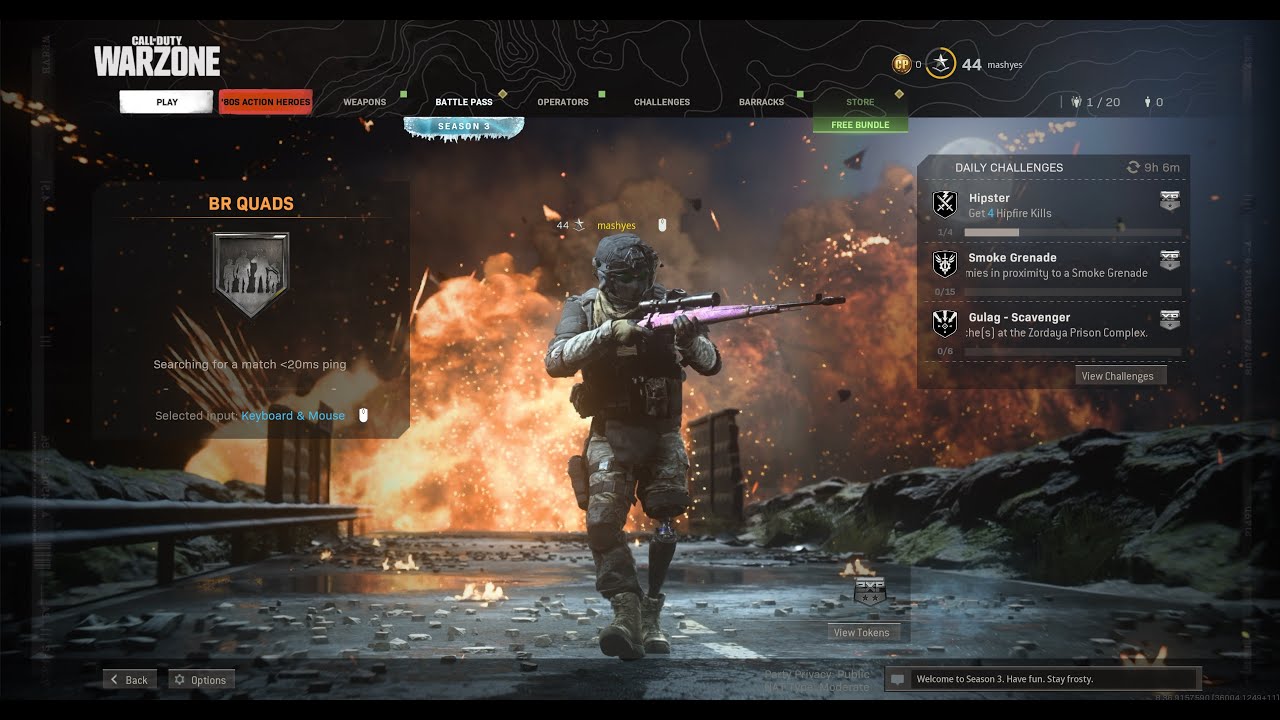Switch to the Battle Pass tab
This screenshot has height=720, width=1280.
tap(463, 101)
